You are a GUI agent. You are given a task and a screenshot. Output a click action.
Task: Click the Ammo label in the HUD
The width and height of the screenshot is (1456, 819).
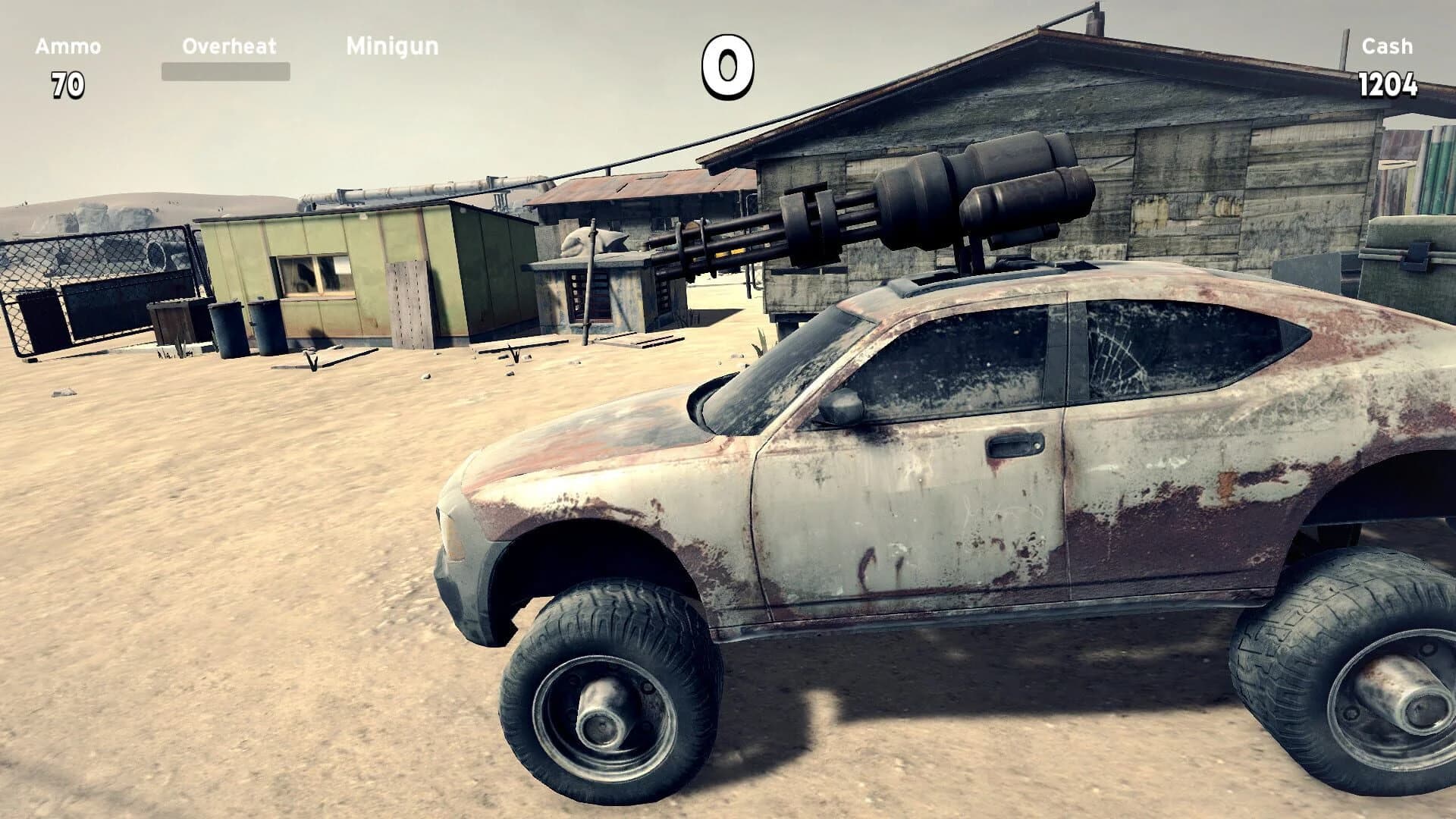(67, 45)
